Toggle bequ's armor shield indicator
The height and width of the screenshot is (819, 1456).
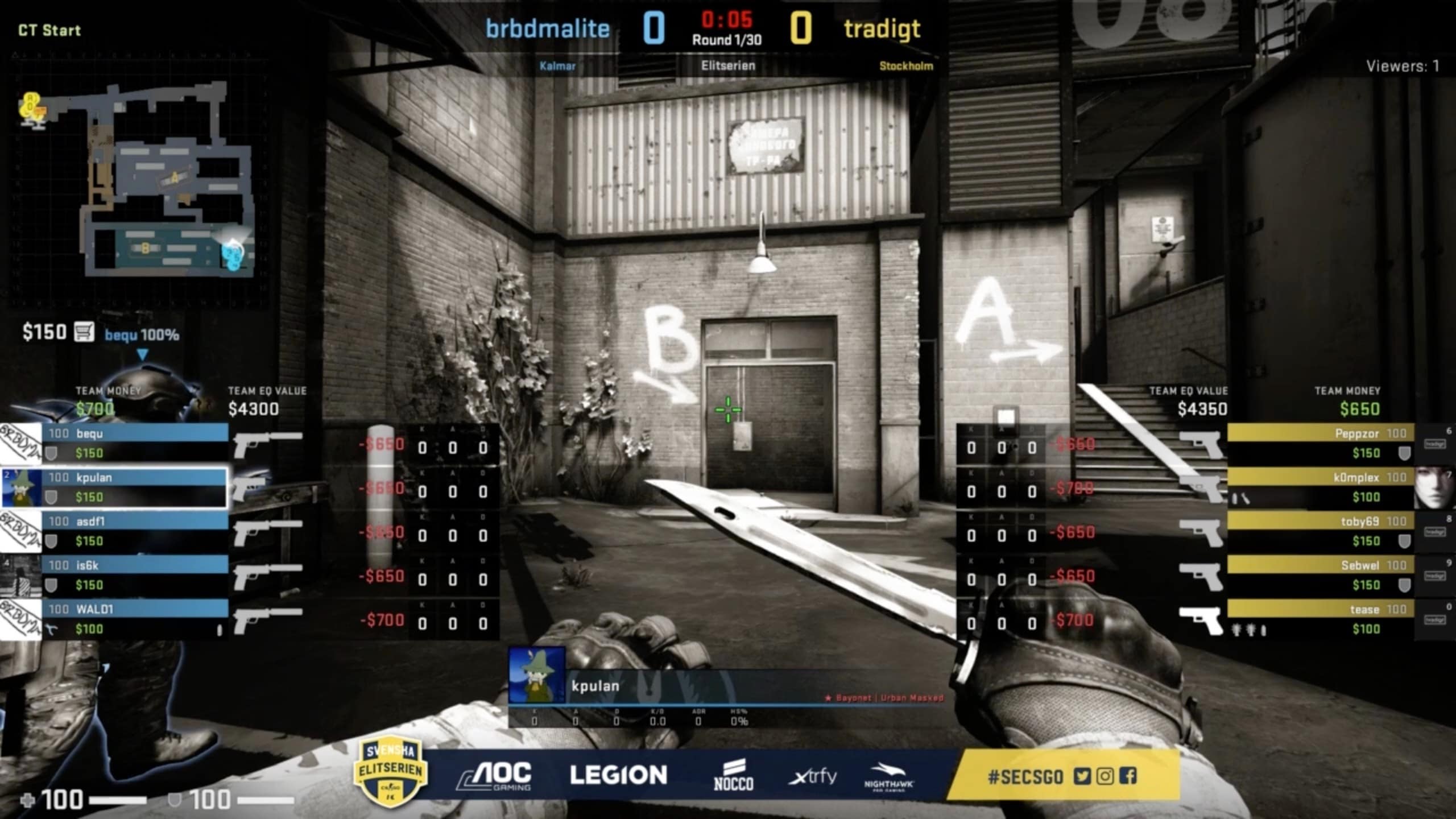(x=50, y=453)
